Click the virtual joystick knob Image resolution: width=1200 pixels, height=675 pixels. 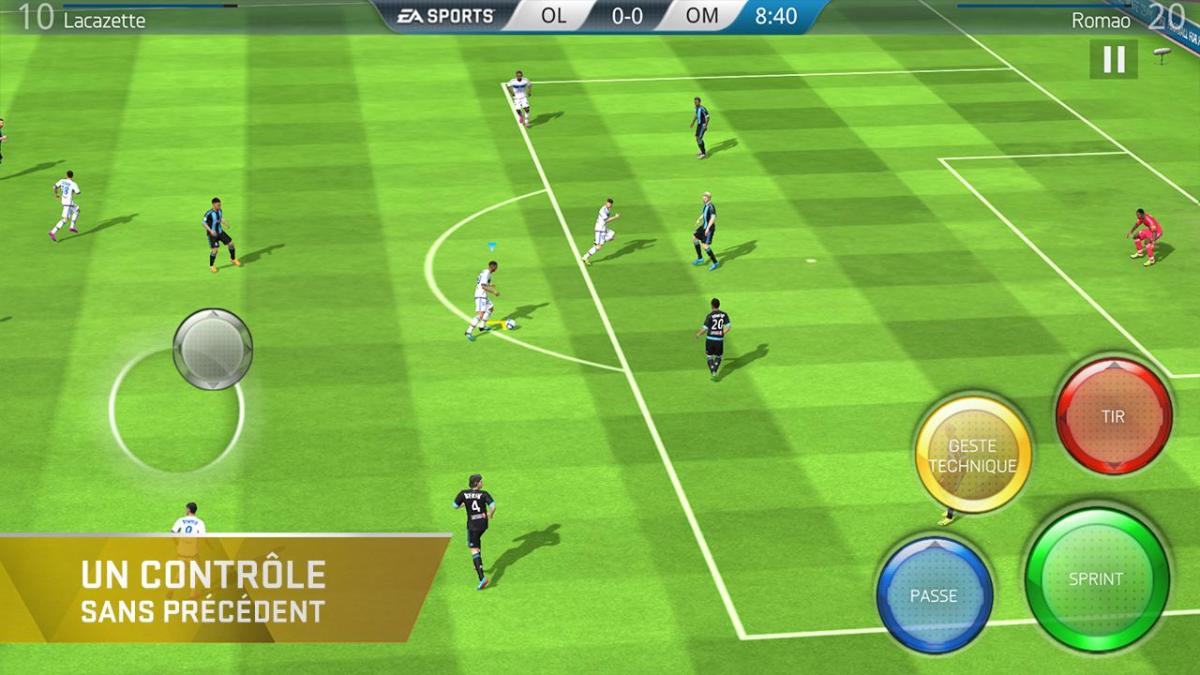[x=212, y=348]
